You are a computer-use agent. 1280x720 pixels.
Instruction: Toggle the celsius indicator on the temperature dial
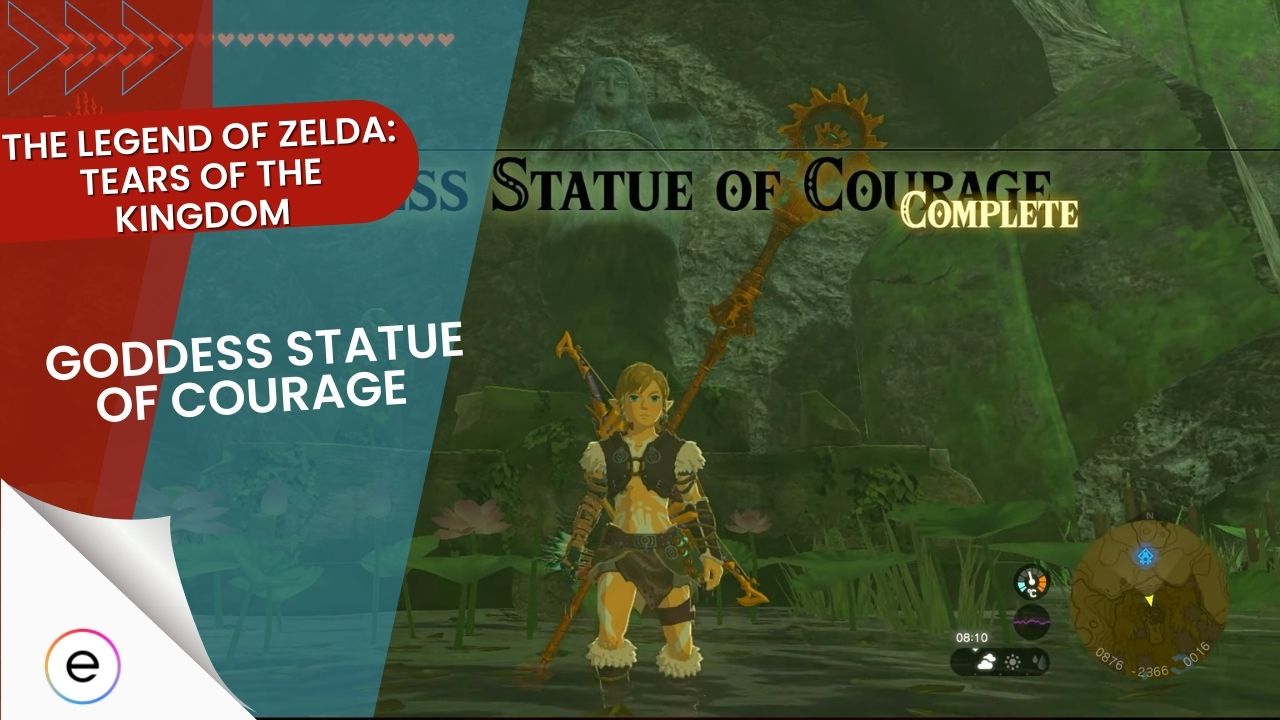(1031, 591)
